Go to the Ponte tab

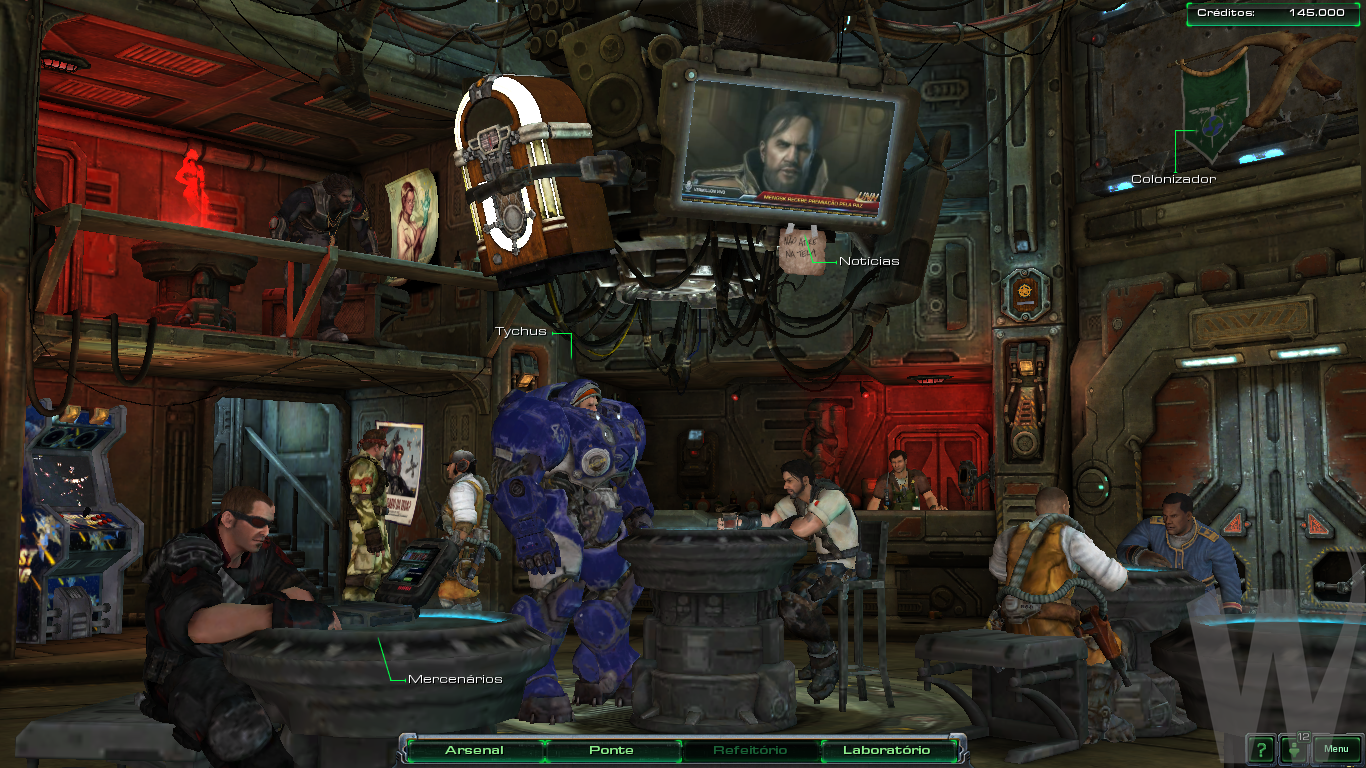pos(611,750)
